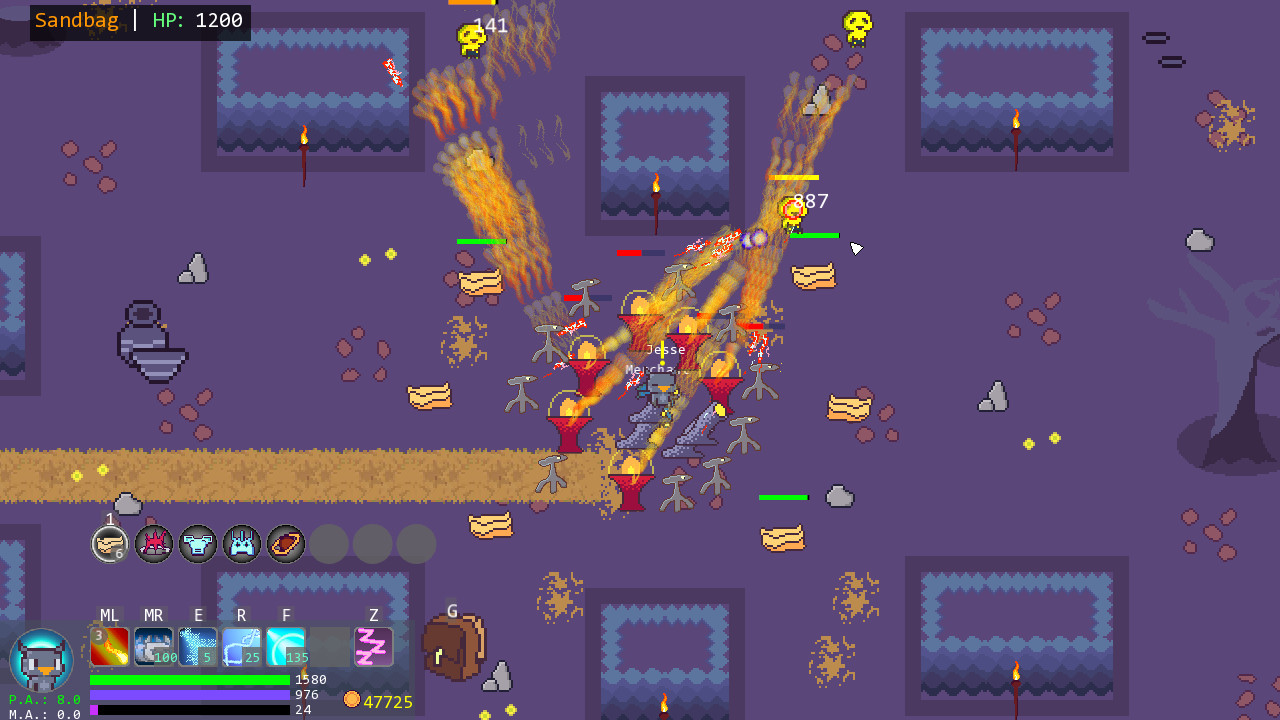Screen dimensions: 1280x720
Task: Click the 47725 coin total
Action: point(388,701)
